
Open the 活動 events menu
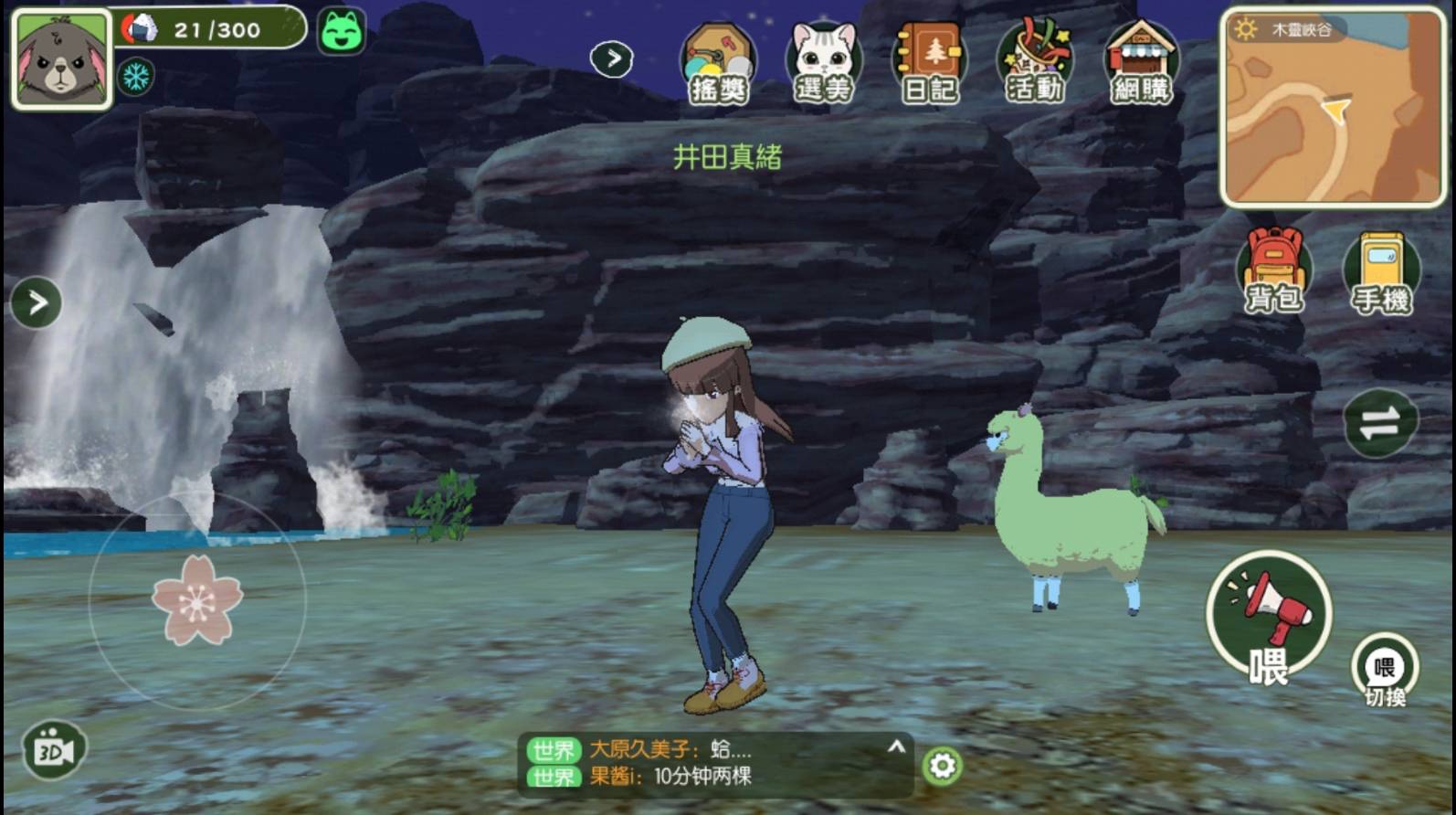click(x=1034, y=64)
